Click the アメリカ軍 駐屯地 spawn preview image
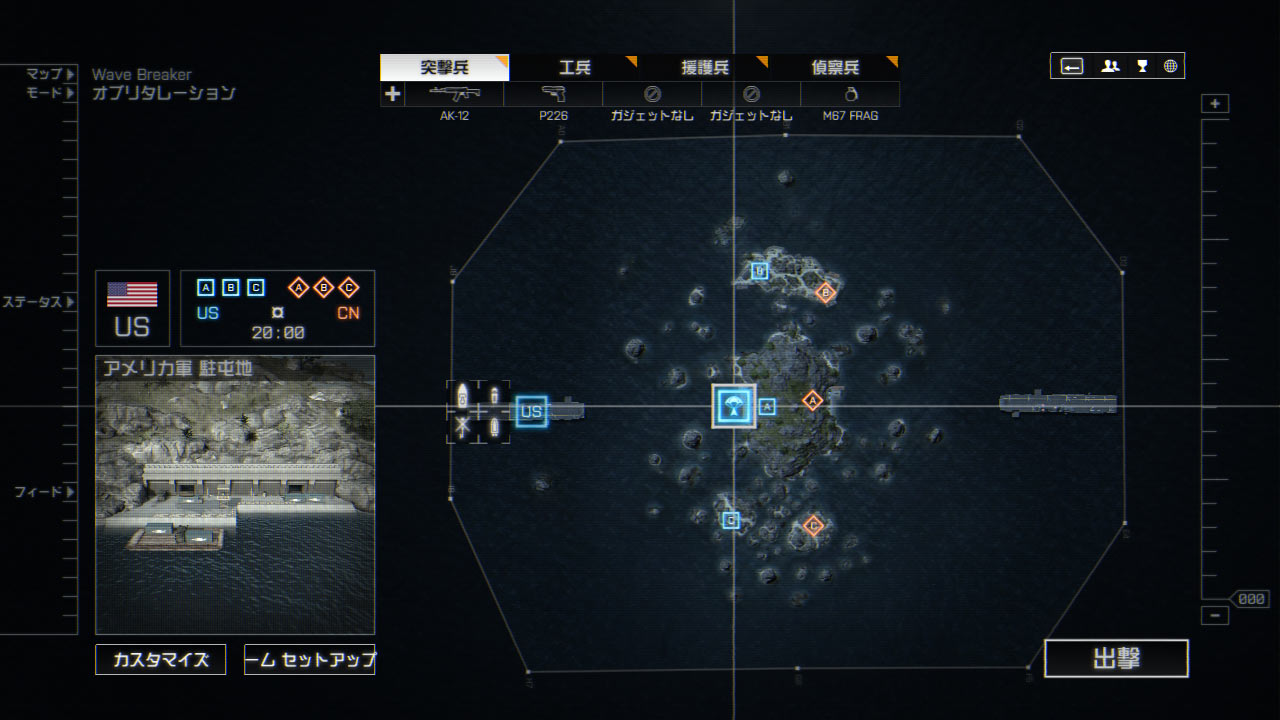Screen dimensions: 1280x720 [x=235, y=494]
